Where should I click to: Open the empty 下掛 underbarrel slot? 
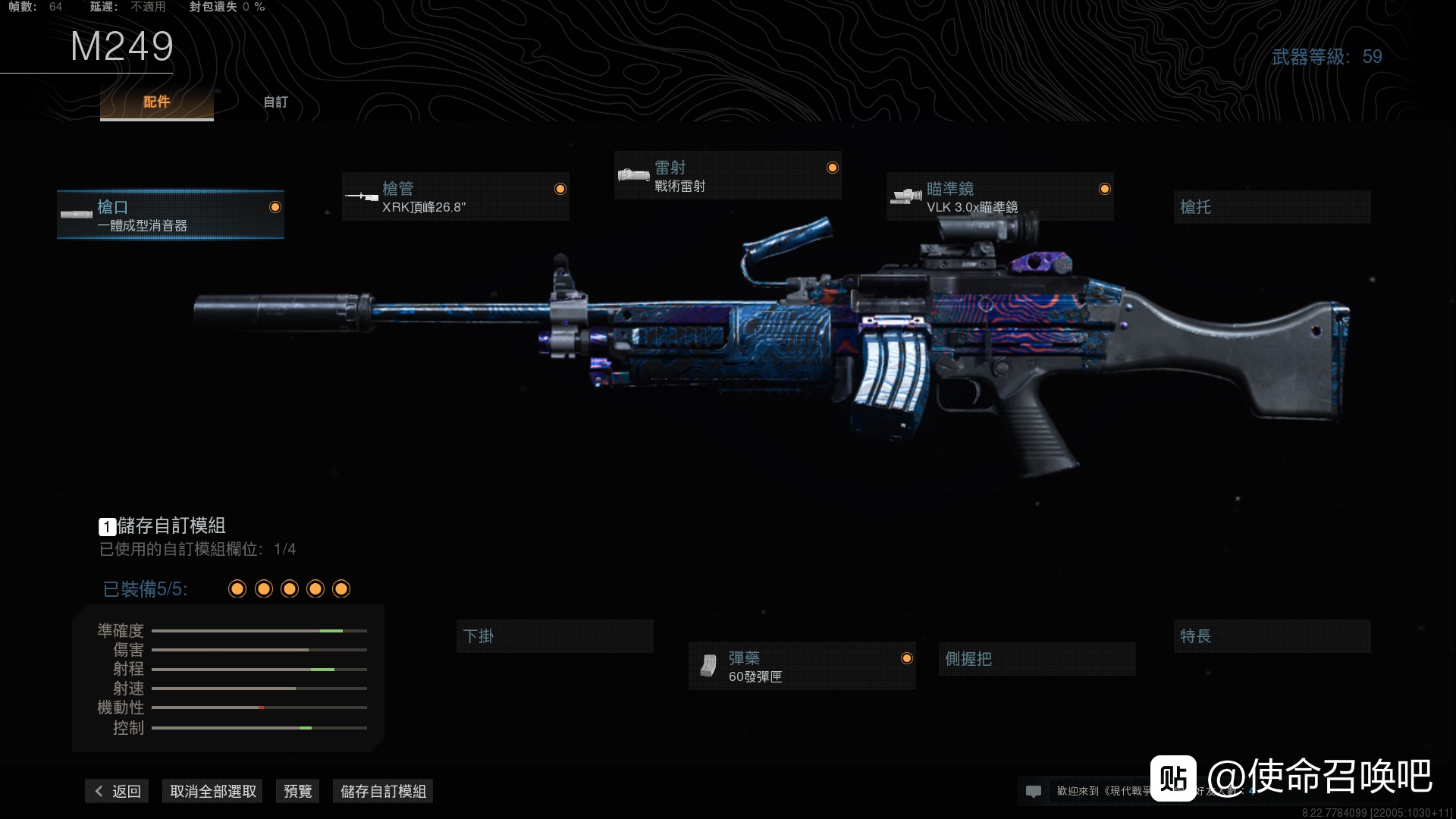[554, 636]
